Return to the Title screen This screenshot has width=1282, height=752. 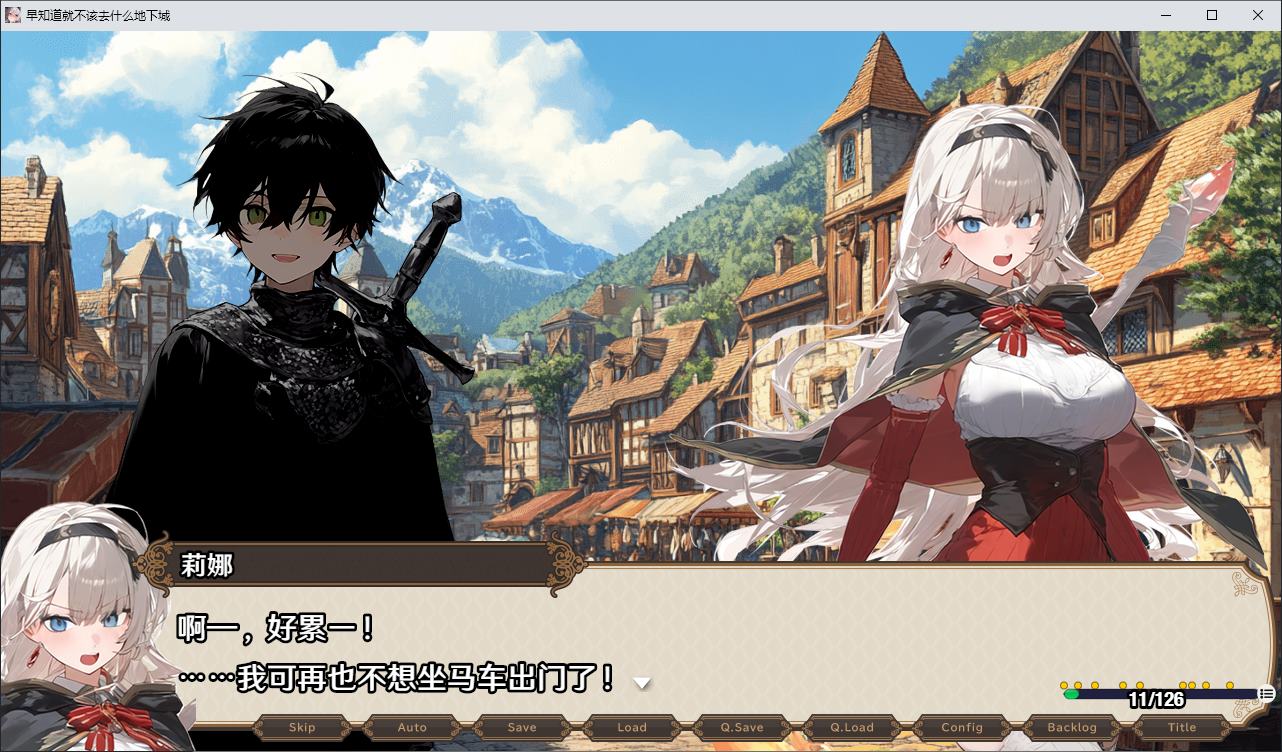(x=1181, y=727)
